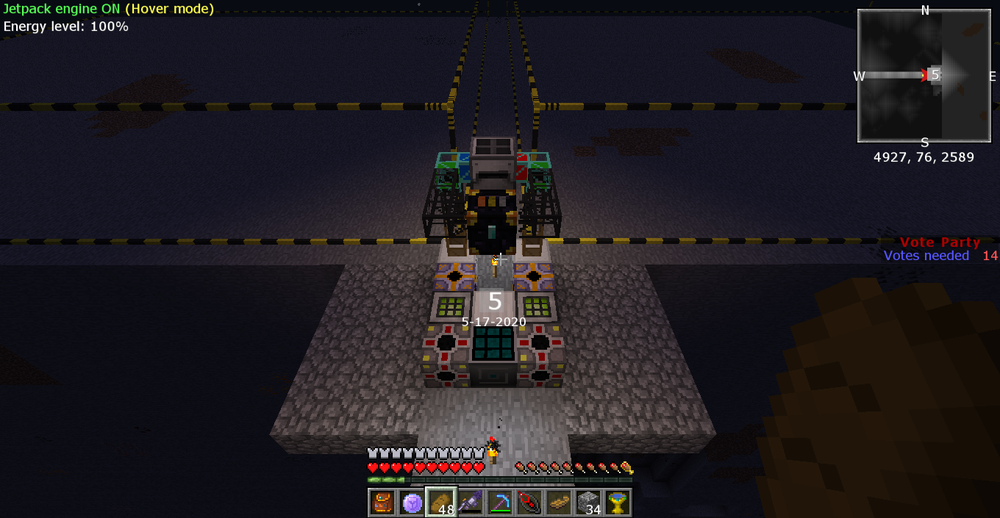Pick the red and black tool slot
Screen dimensions: 1000x518
(x=529, y=502)
